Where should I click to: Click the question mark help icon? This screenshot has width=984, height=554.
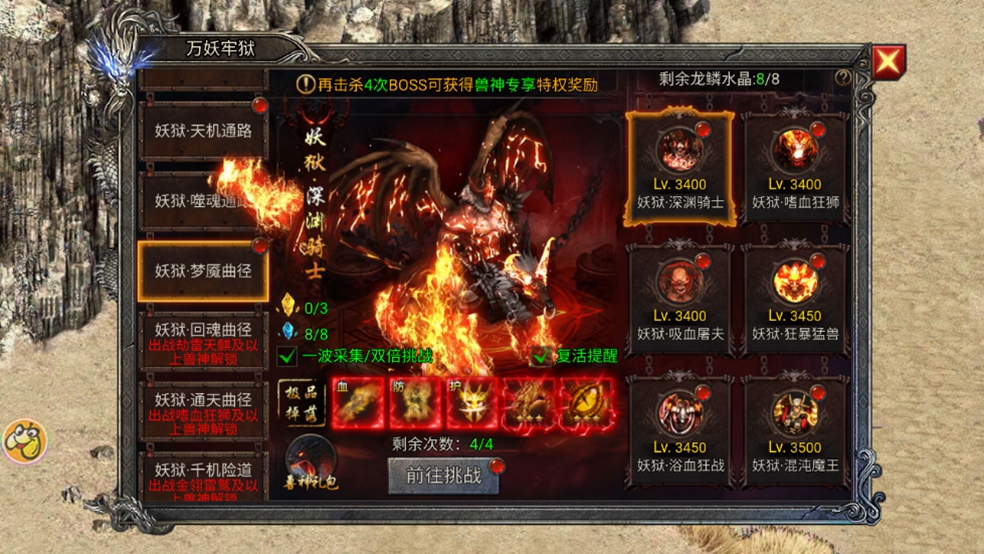[x=844, y=78]
